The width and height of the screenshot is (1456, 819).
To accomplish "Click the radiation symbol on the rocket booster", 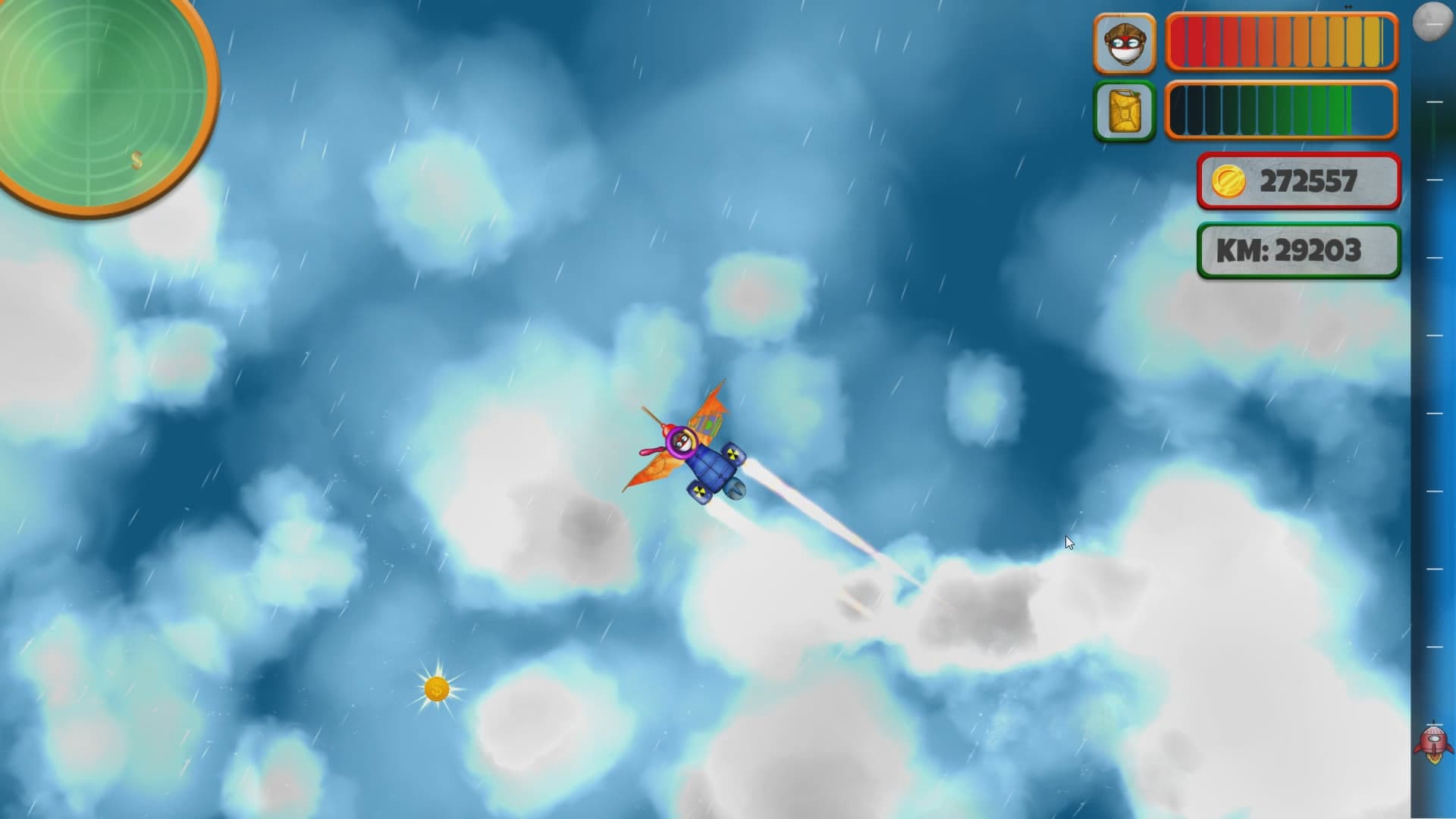I will pyautogui.click(x=734, y=453).
